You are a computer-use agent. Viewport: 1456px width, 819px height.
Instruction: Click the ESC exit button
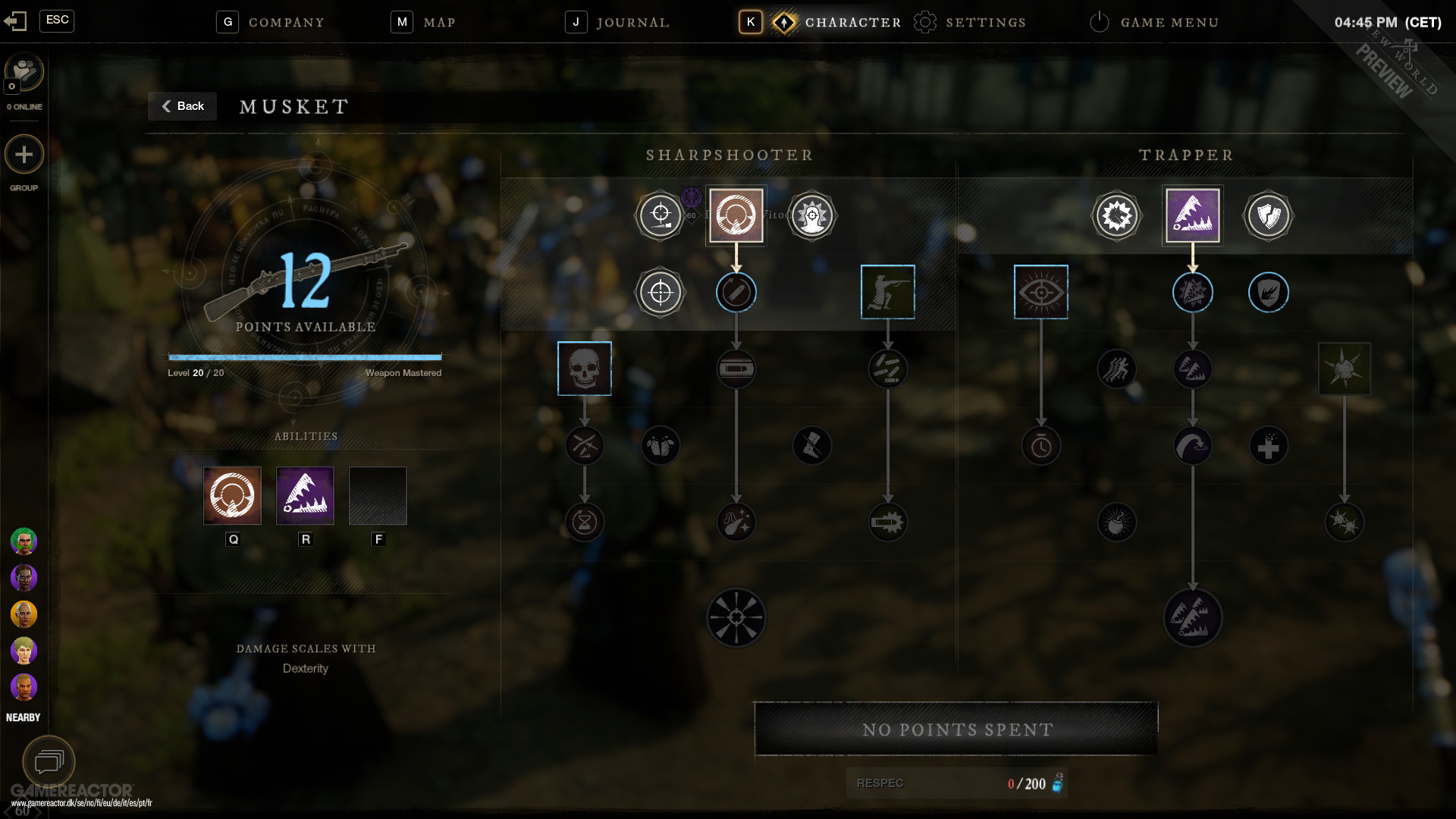point(57,20)
